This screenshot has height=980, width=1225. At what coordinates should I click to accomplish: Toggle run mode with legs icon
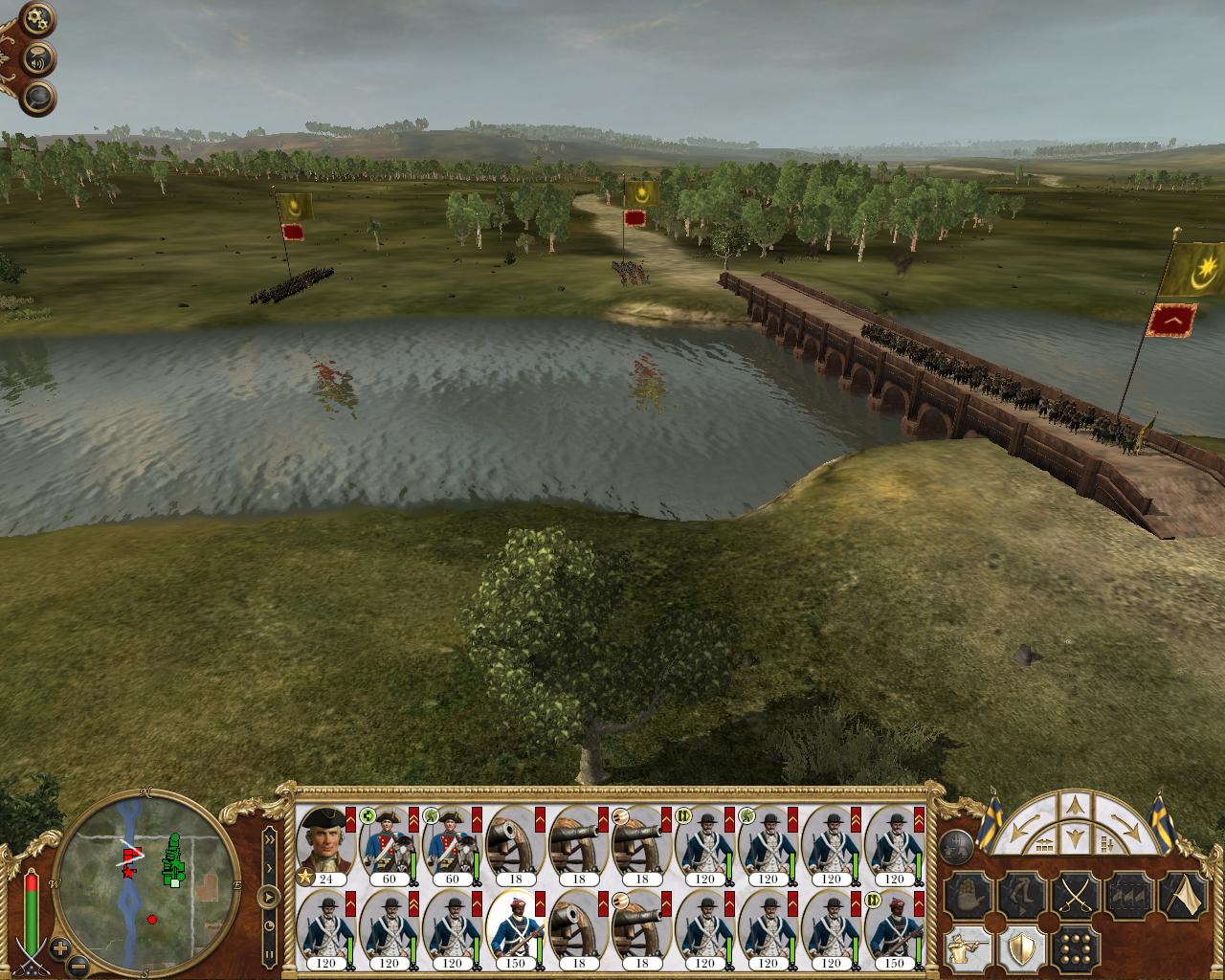[x=1020, y=897]
